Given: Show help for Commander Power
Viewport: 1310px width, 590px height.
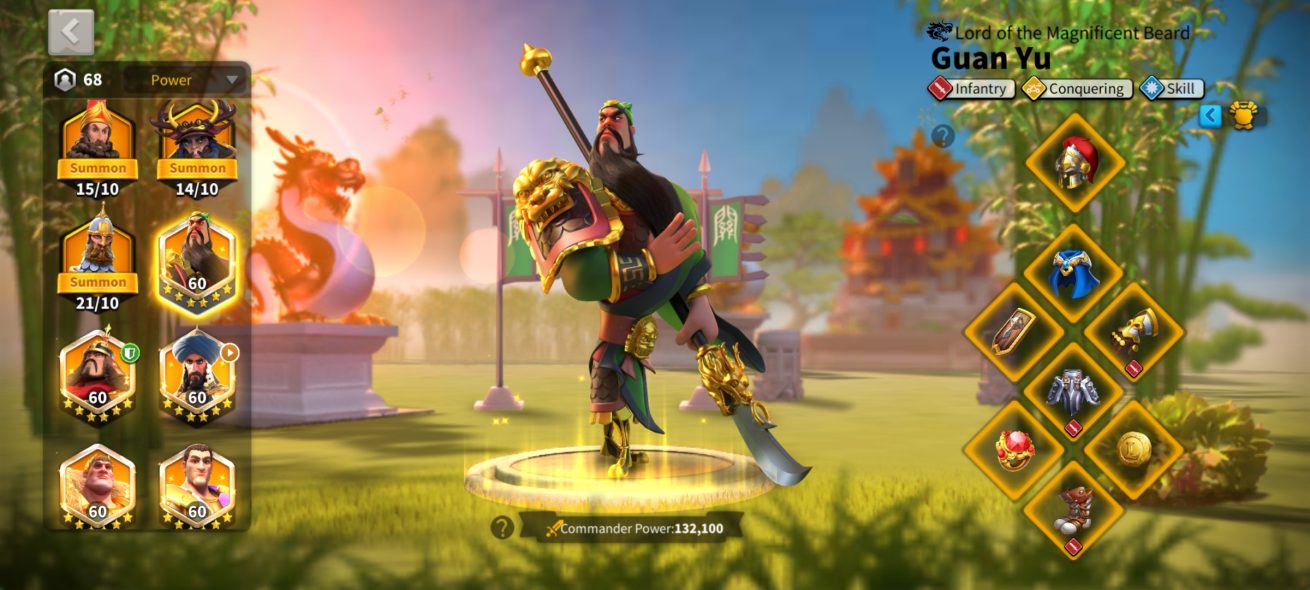Looking at the screenshot, I should (x=502, y=527).
